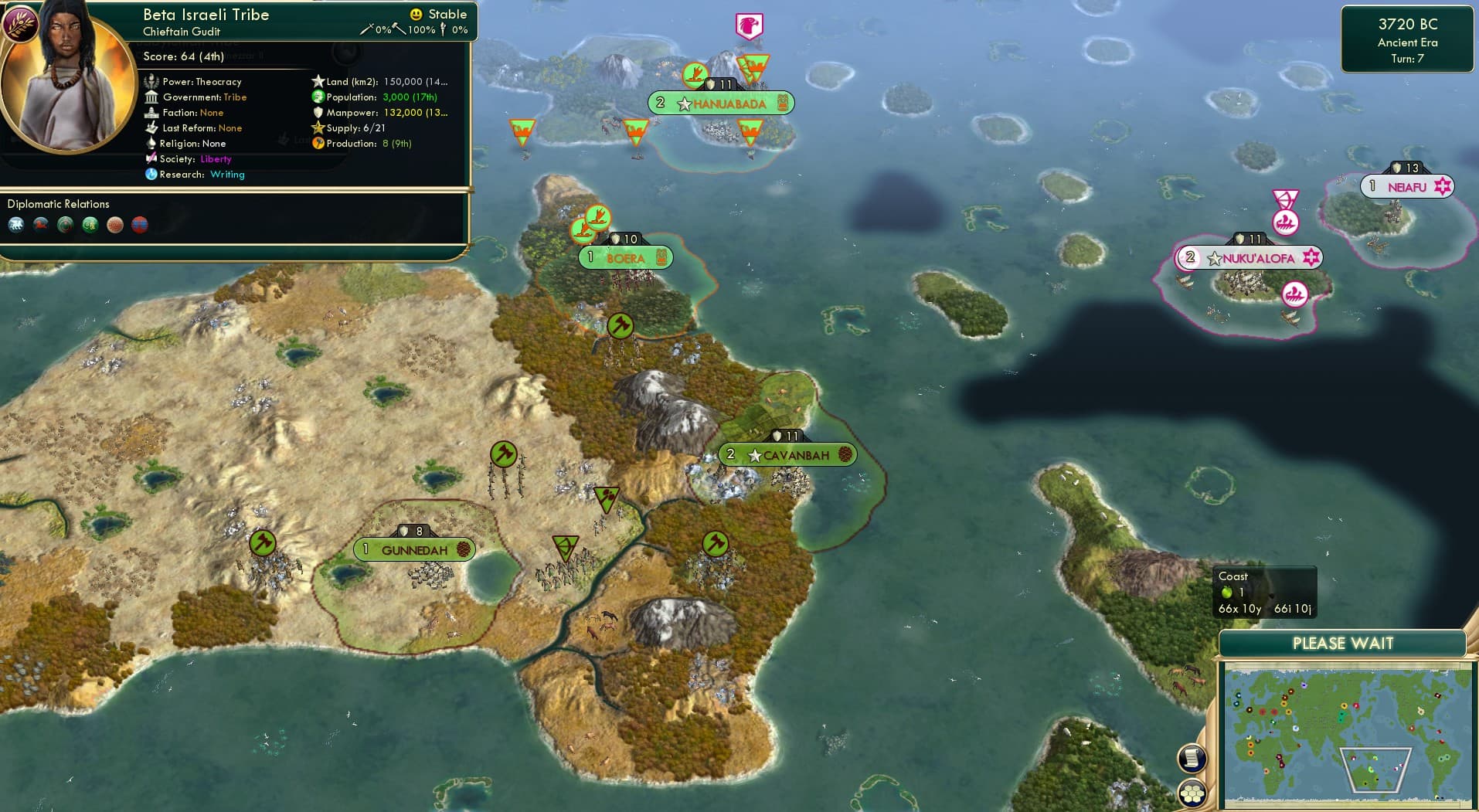The image size is (1479, 812).
Task: Click the Liberty society link
Action: [x=216, y=158]
